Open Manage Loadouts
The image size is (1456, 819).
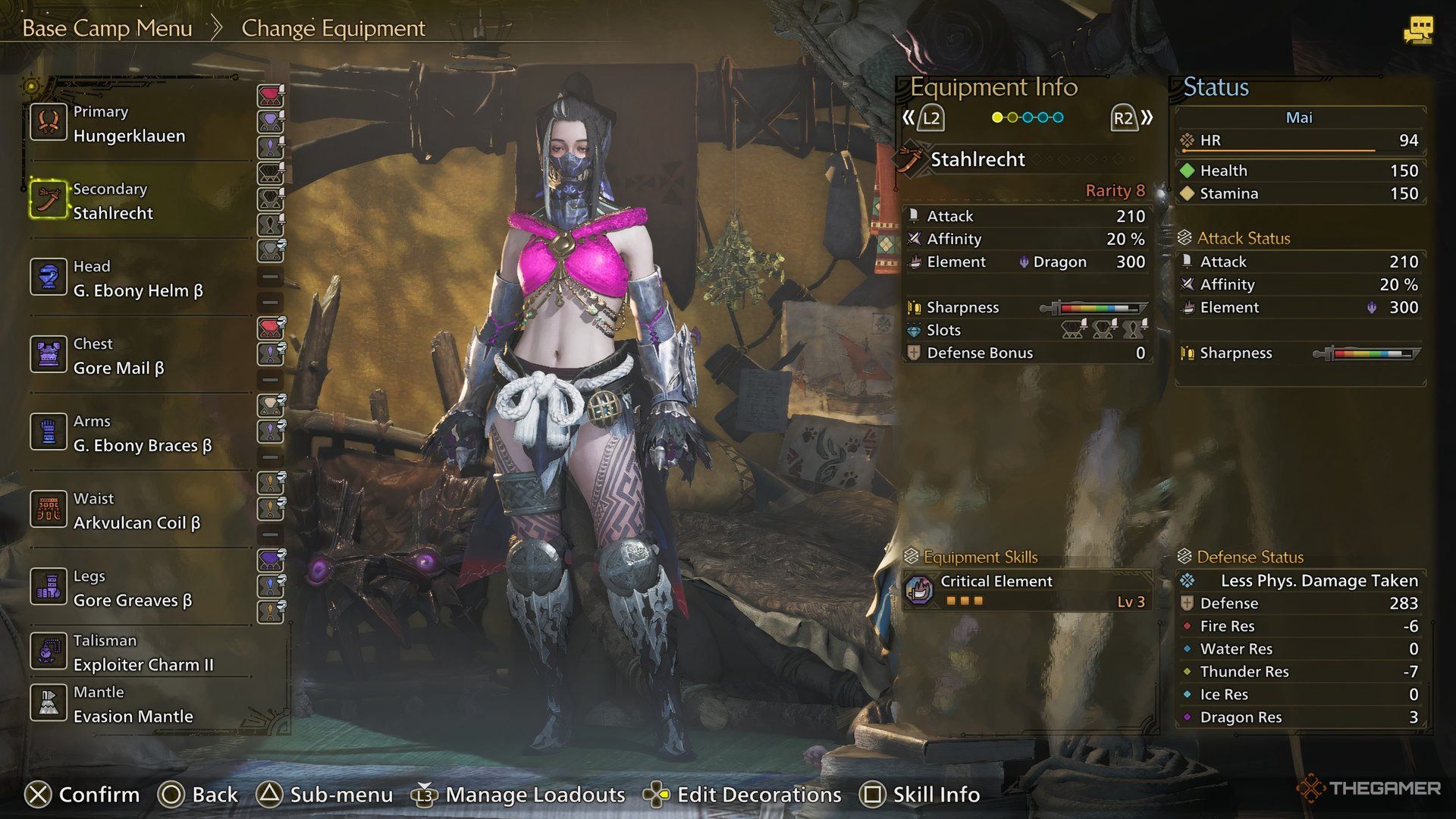[x=519, y=795]
